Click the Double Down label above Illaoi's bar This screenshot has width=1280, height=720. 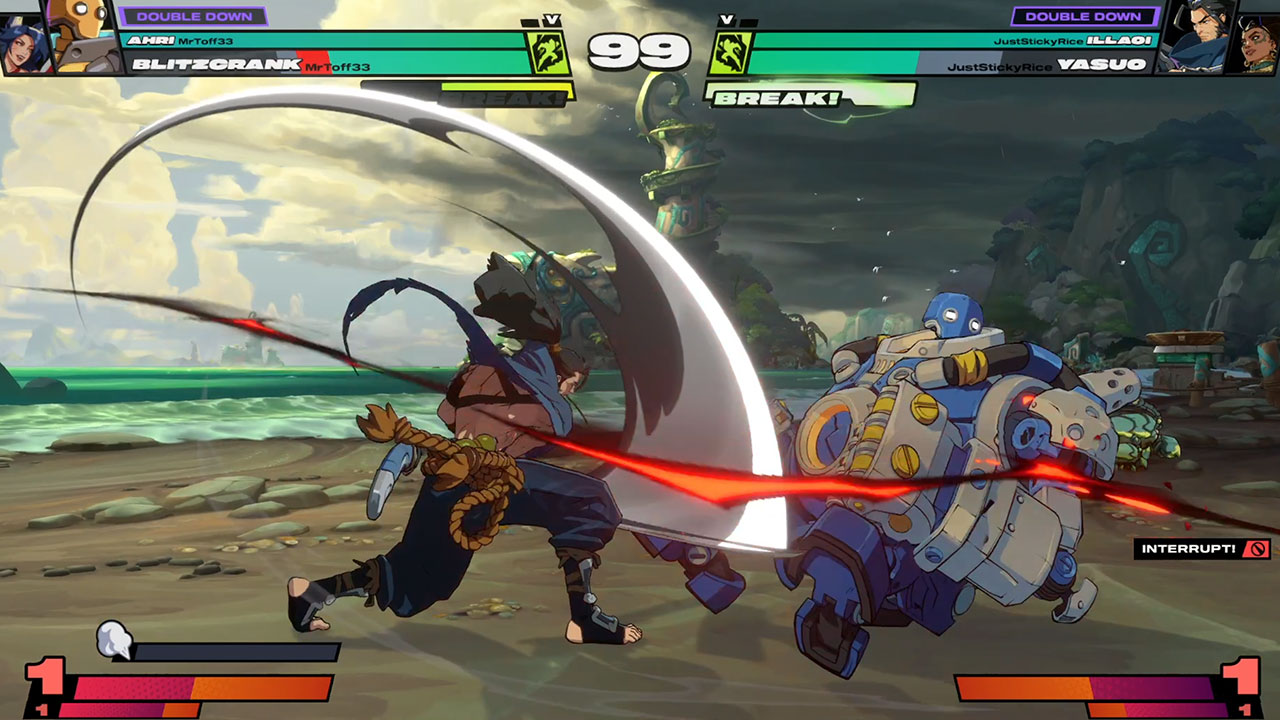[1084, 16]
